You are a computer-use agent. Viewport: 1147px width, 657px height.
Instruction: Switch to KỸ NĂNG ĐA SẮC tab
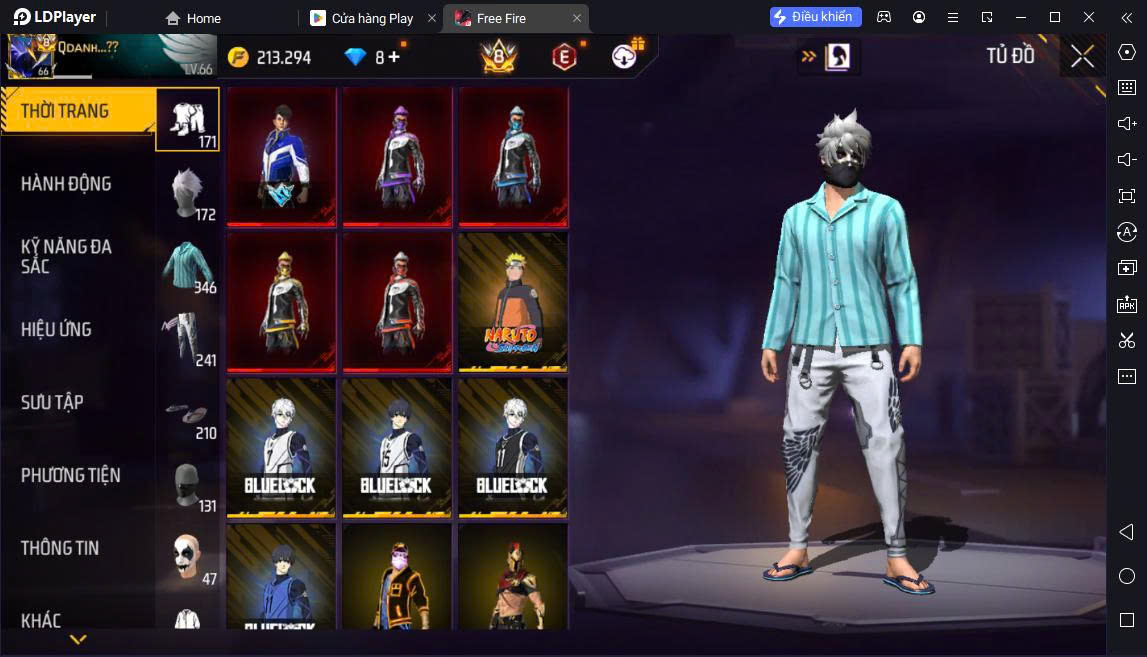click(66, 256)
